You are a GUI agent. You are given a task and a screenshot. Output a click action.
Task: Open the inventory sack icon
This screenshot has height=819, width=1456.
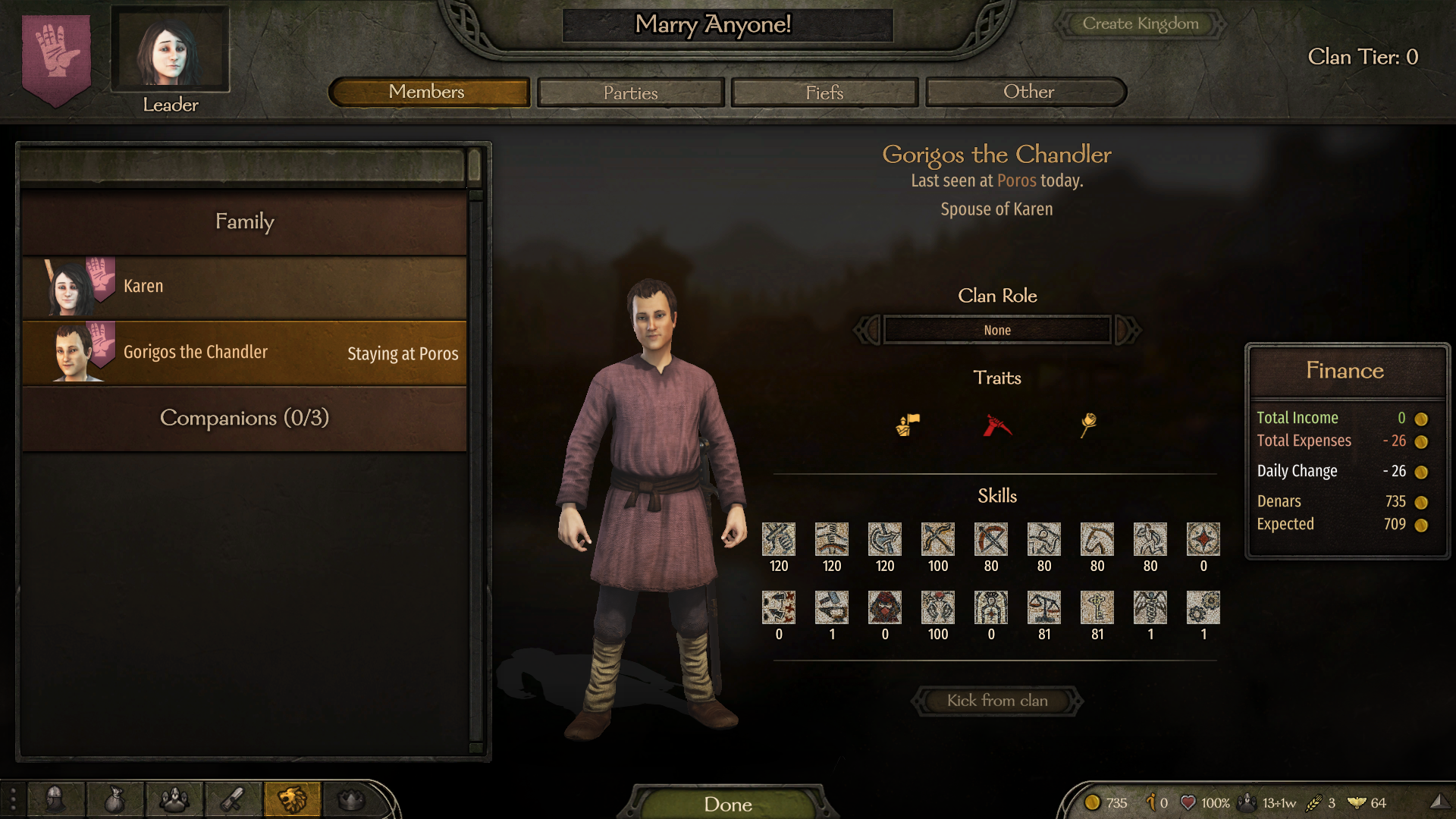click(x=115, y=799)
